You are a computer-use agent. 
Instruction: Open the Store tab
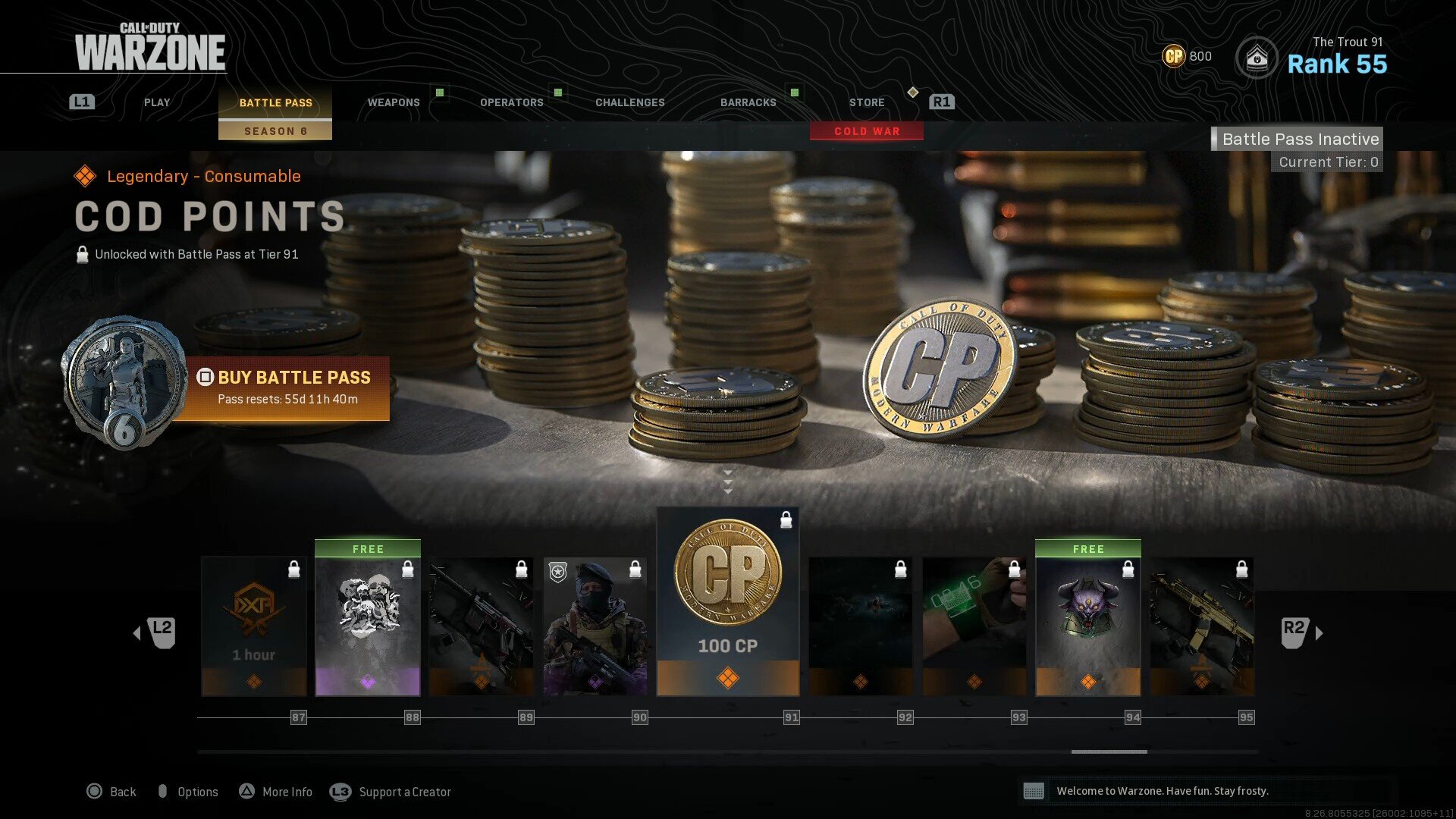(x=867, y=102)
